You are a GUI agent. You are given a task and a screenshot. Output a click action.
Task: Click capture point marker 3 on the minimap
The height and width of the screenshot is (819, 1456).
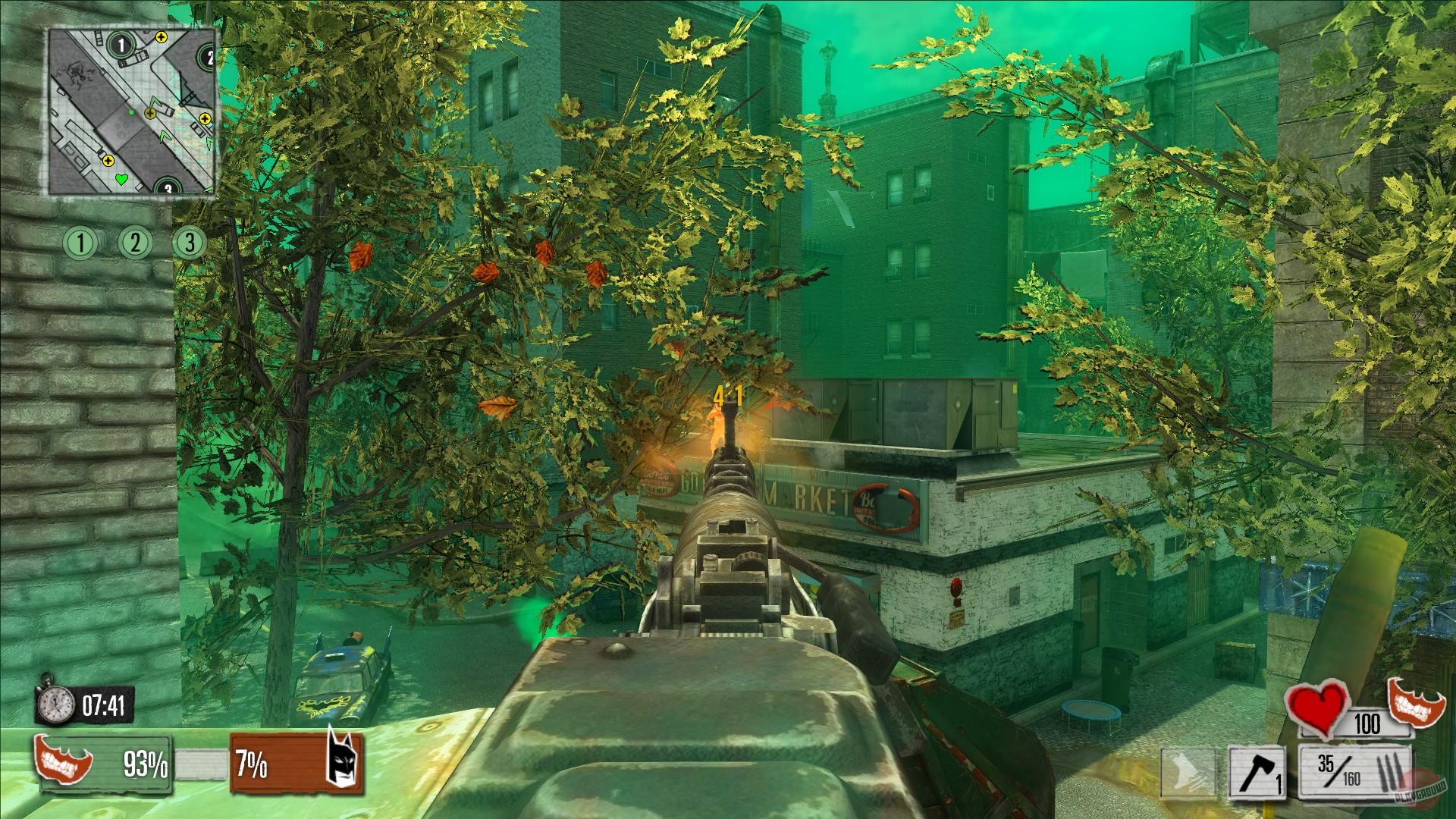pos(167,187)
